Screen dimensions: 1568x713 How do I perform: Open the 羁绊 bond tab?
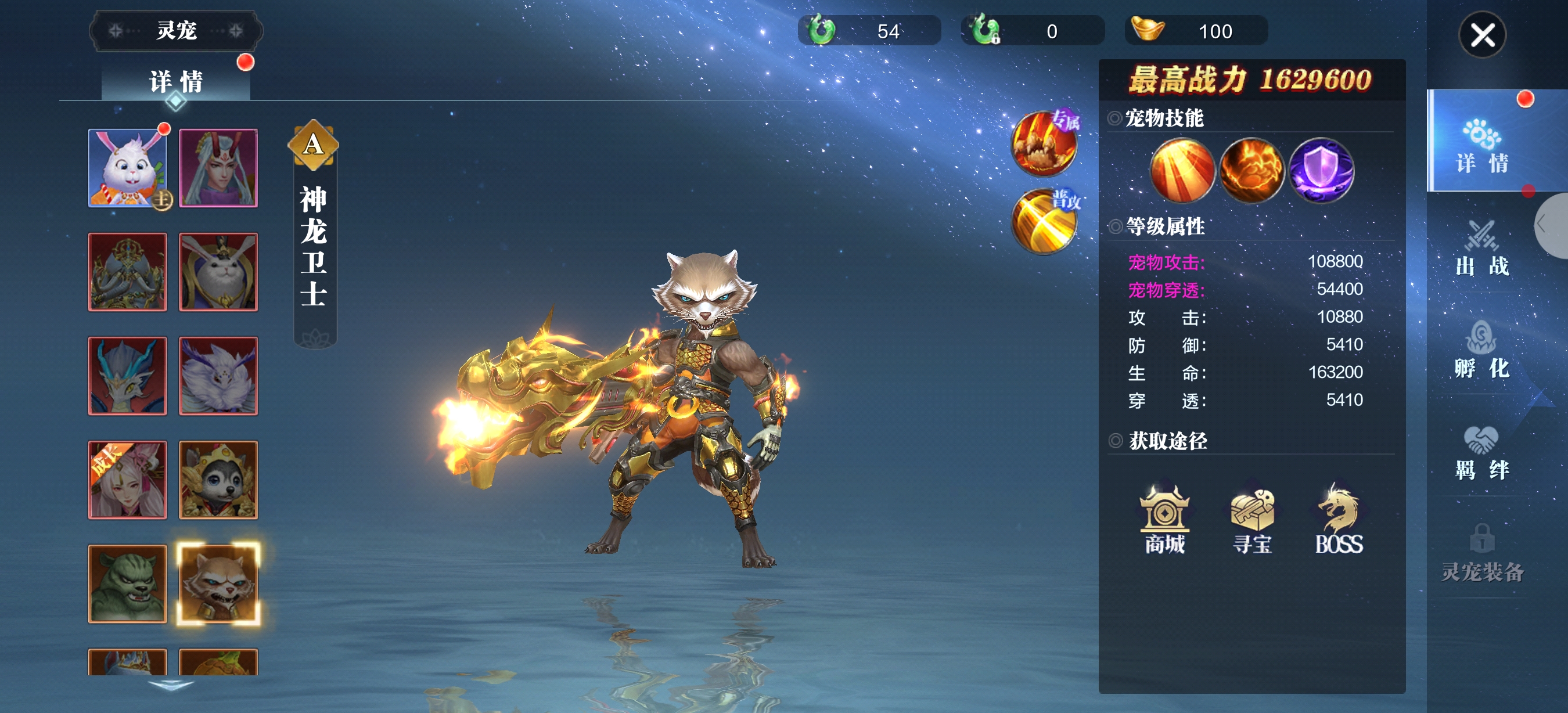point(1481,452)
